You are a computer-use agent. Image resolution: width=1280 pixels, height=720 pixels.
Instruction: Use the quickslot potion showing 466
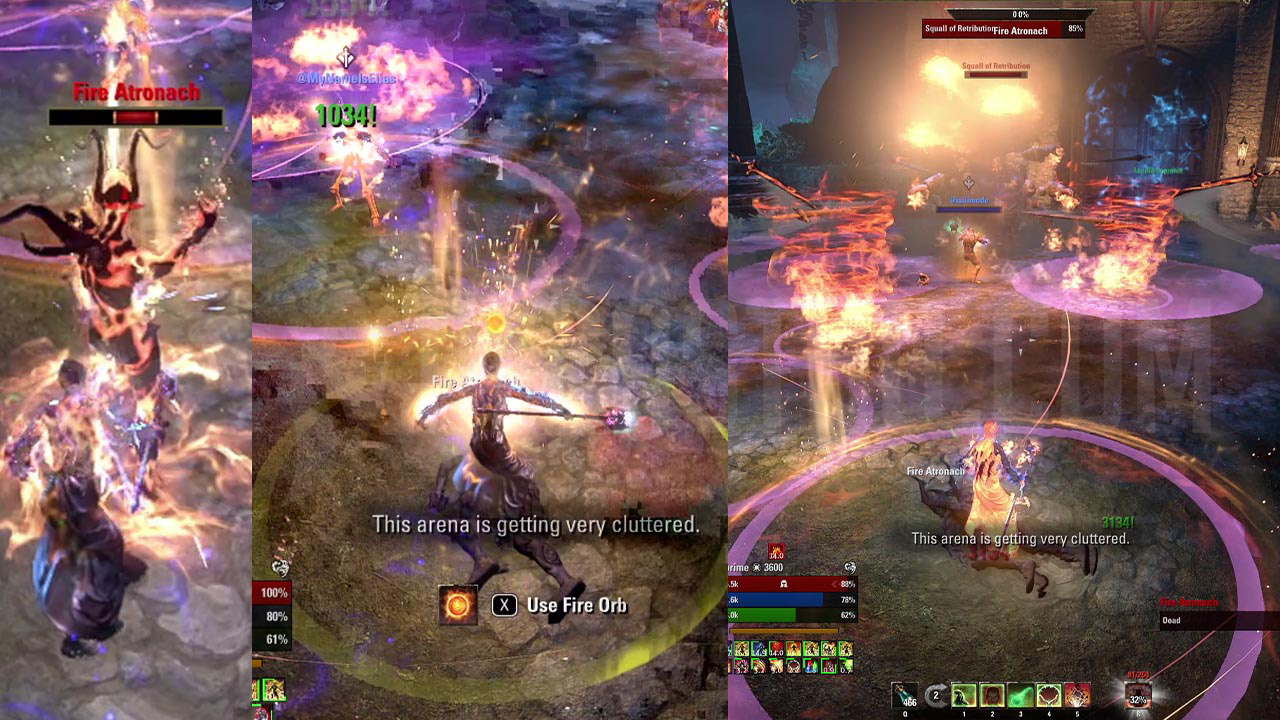[905, 695]
